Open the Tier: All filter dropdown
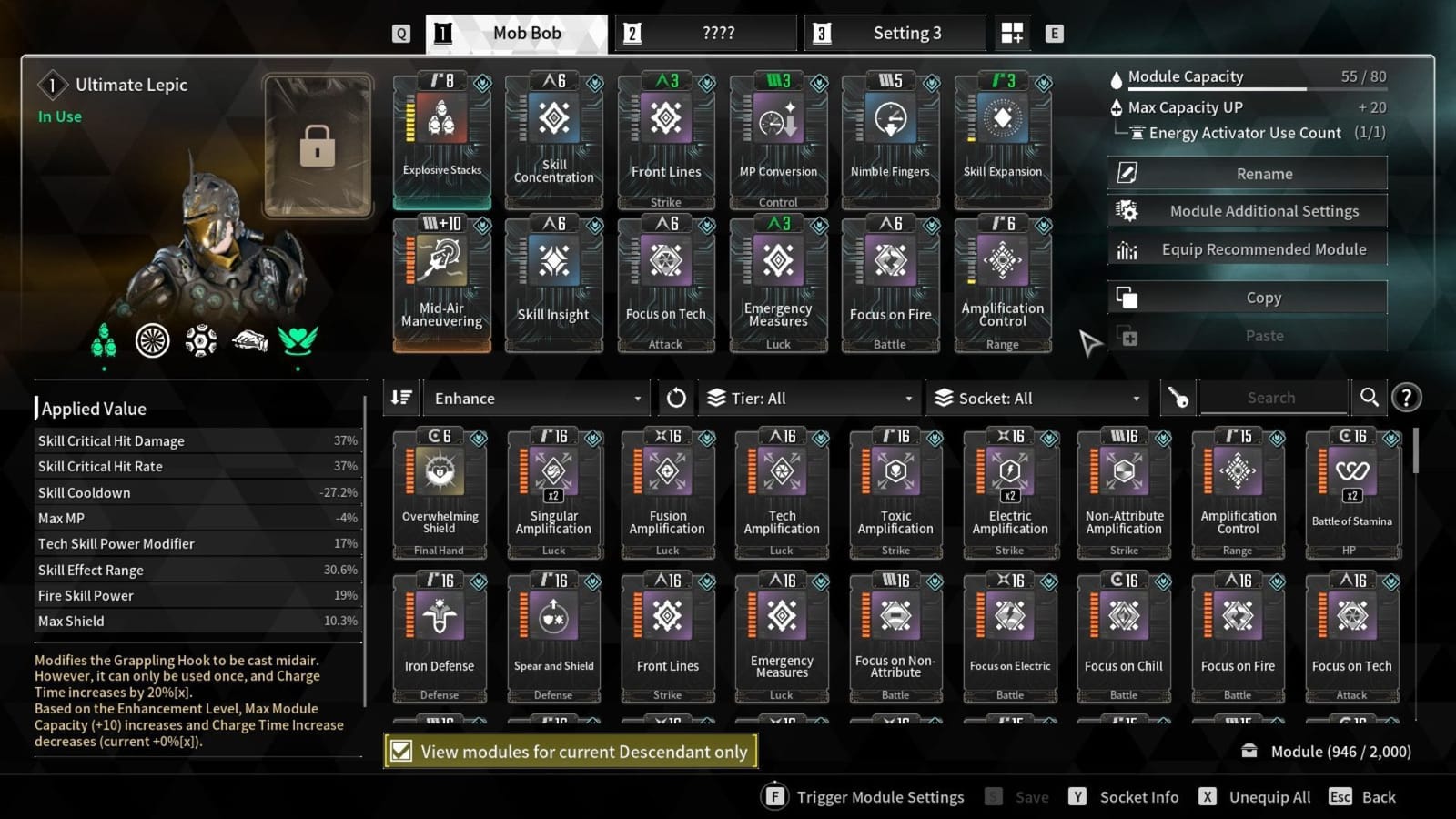 808,398
